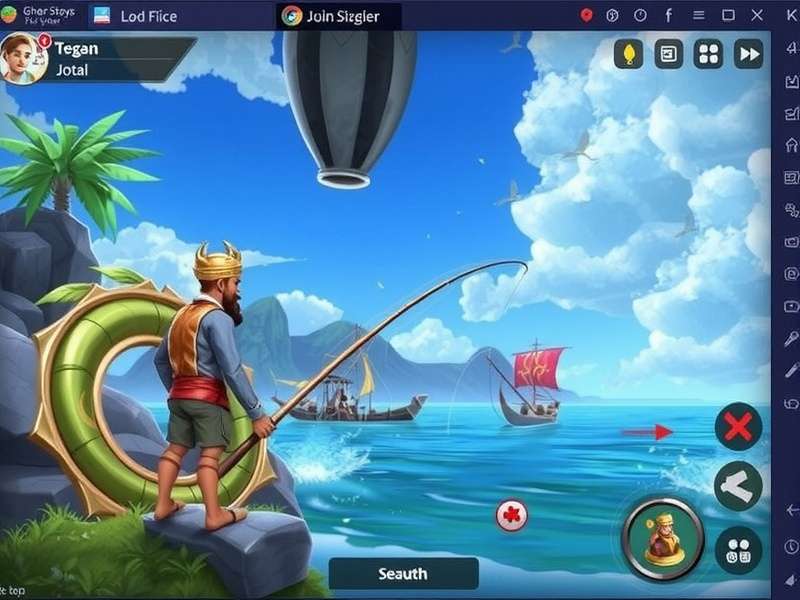Viewport: 800px width, 600px height.
Task: Click the red X cancel button
Action: 738,428
